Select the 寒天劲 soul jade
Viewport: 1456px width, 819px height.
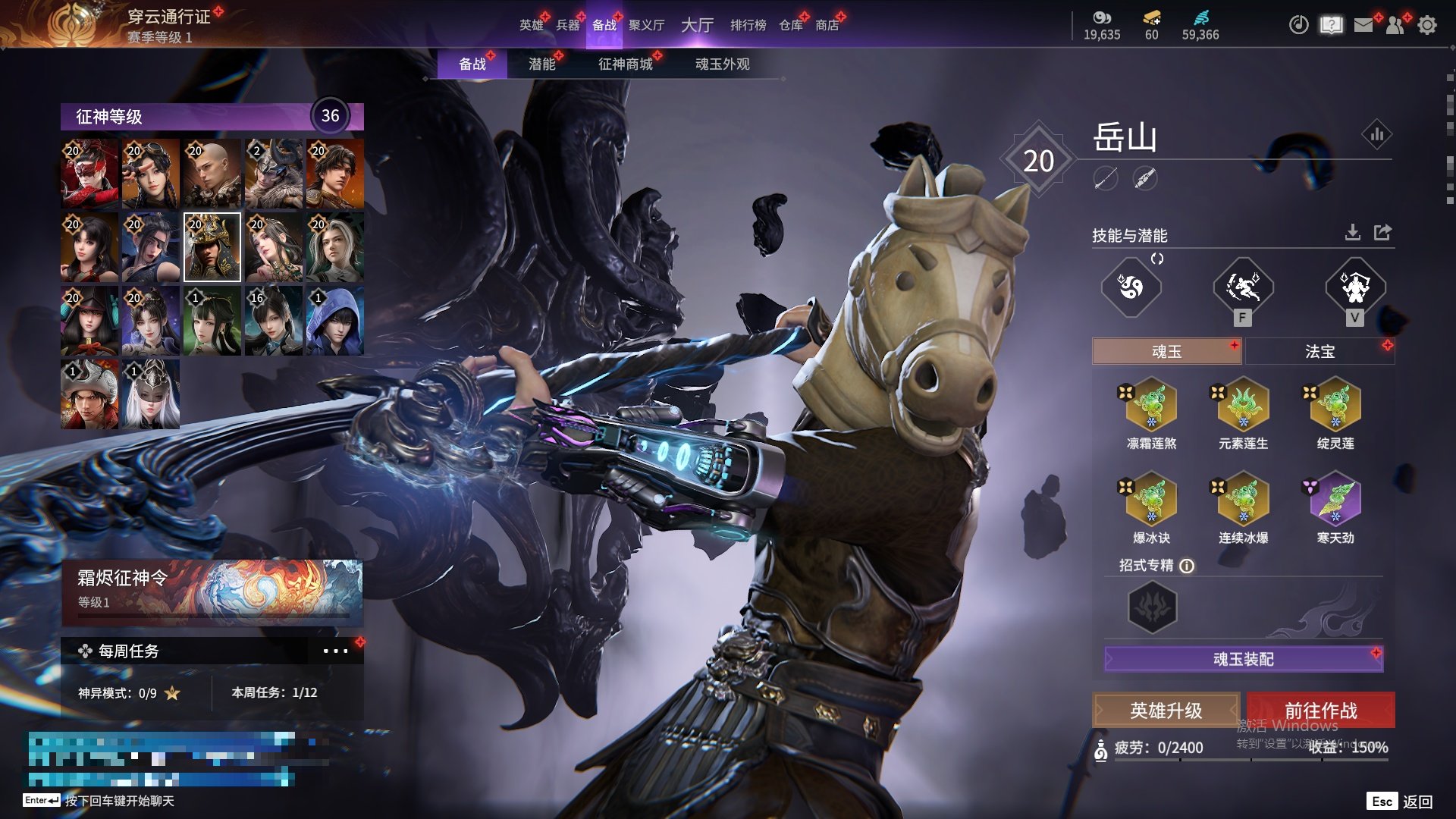(x=1335, y=508)
